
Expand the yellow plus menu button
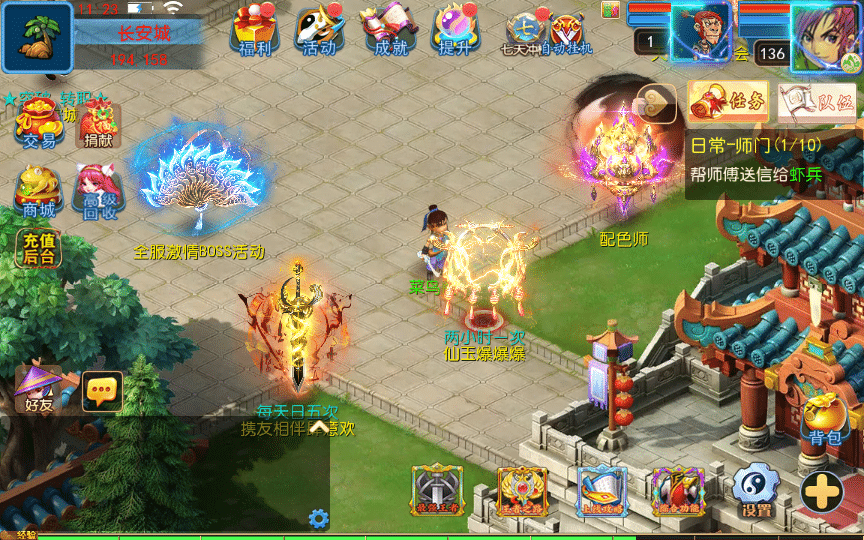point(822,491)
